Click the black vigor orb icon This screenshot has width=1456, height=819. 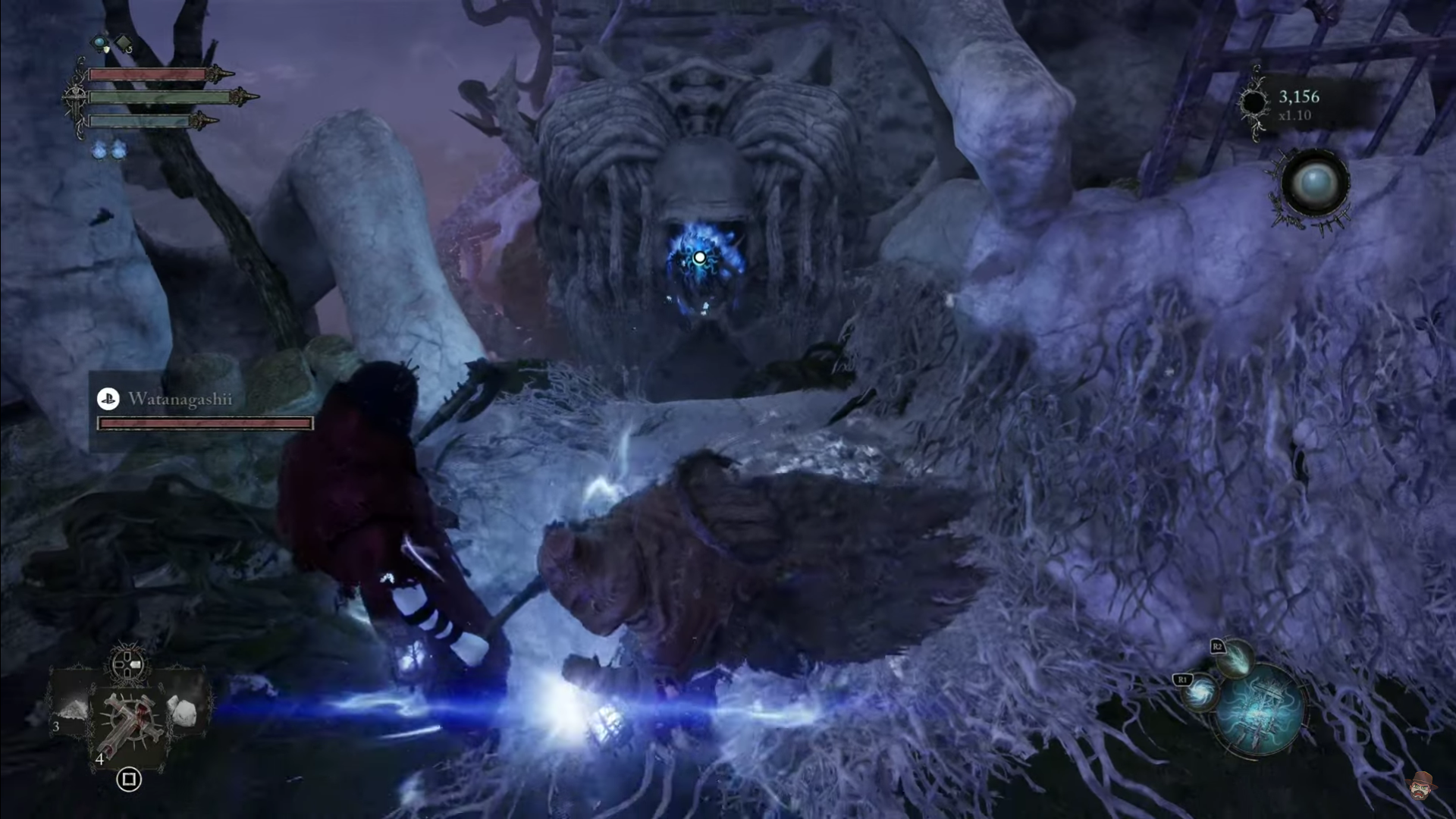coord(1254,103)
